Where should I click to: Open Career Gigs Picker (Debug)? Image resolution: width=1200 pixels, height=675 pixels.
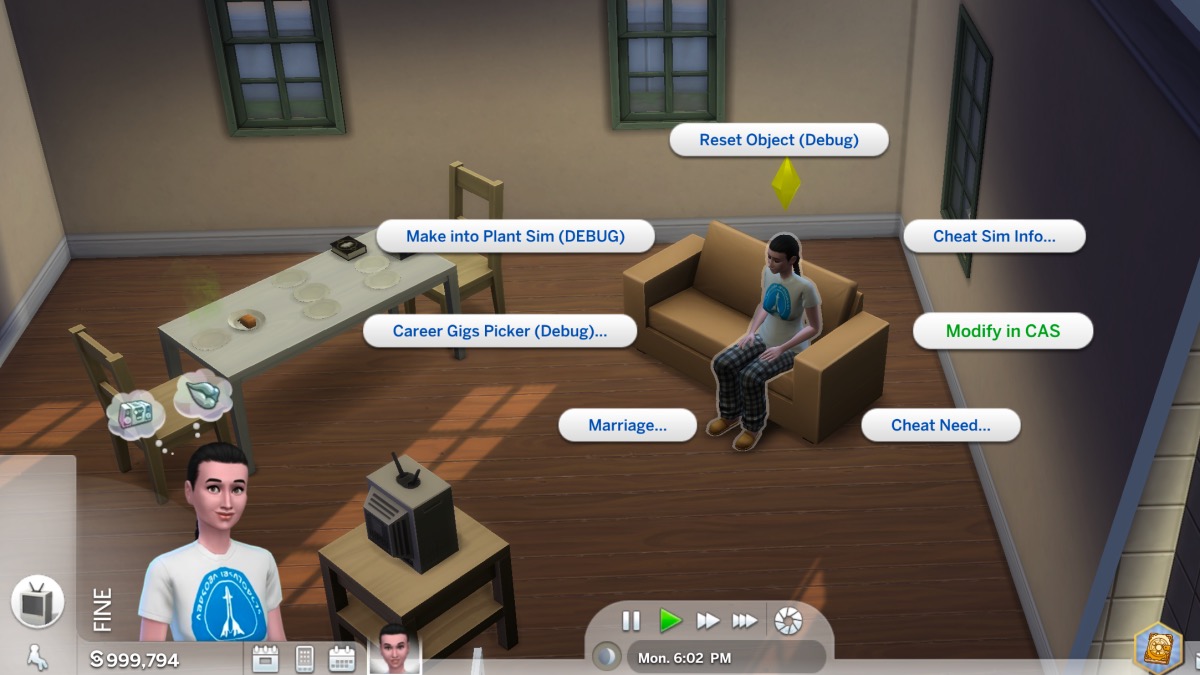[499, 331]
